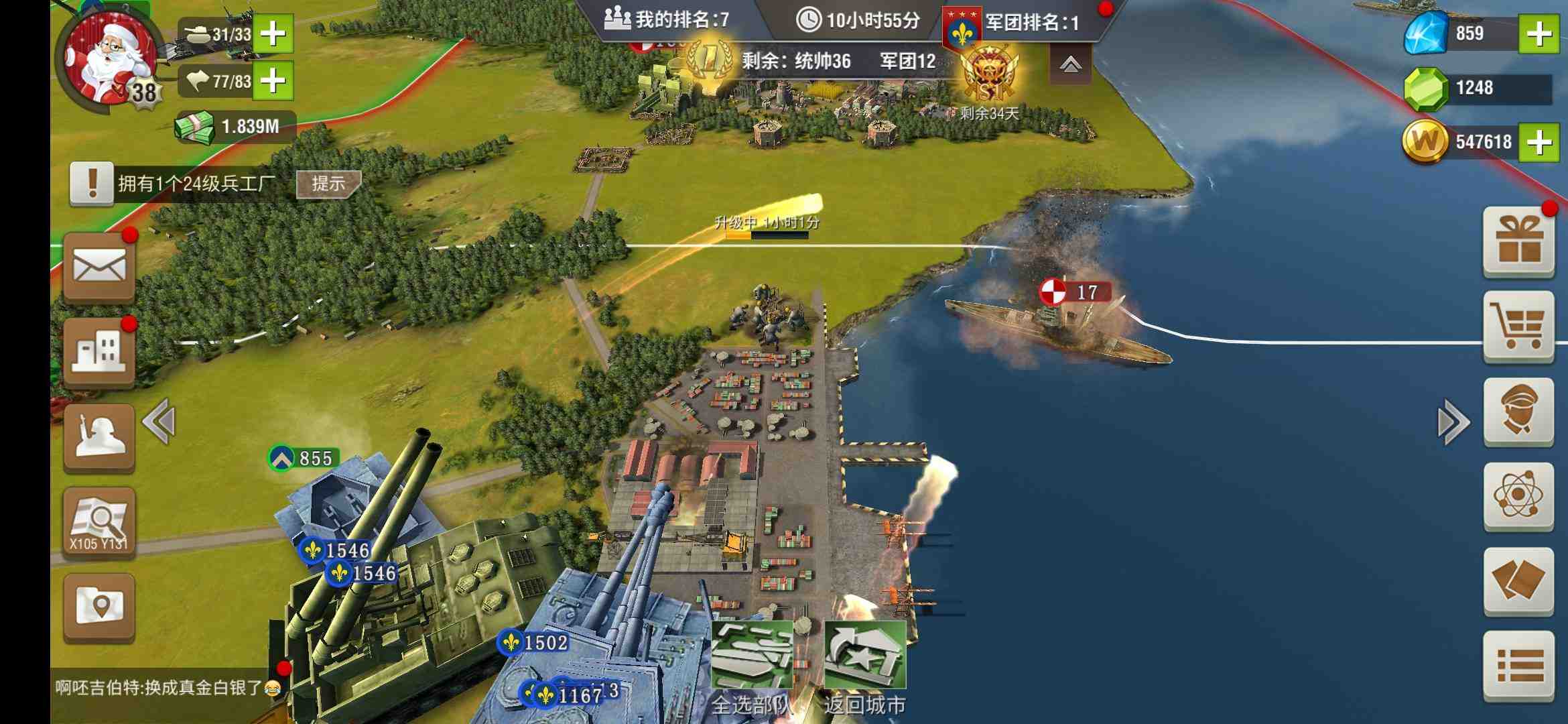
Task: Open the shopping cart store
Action: pyautogui.click(x=1518, y=326)
